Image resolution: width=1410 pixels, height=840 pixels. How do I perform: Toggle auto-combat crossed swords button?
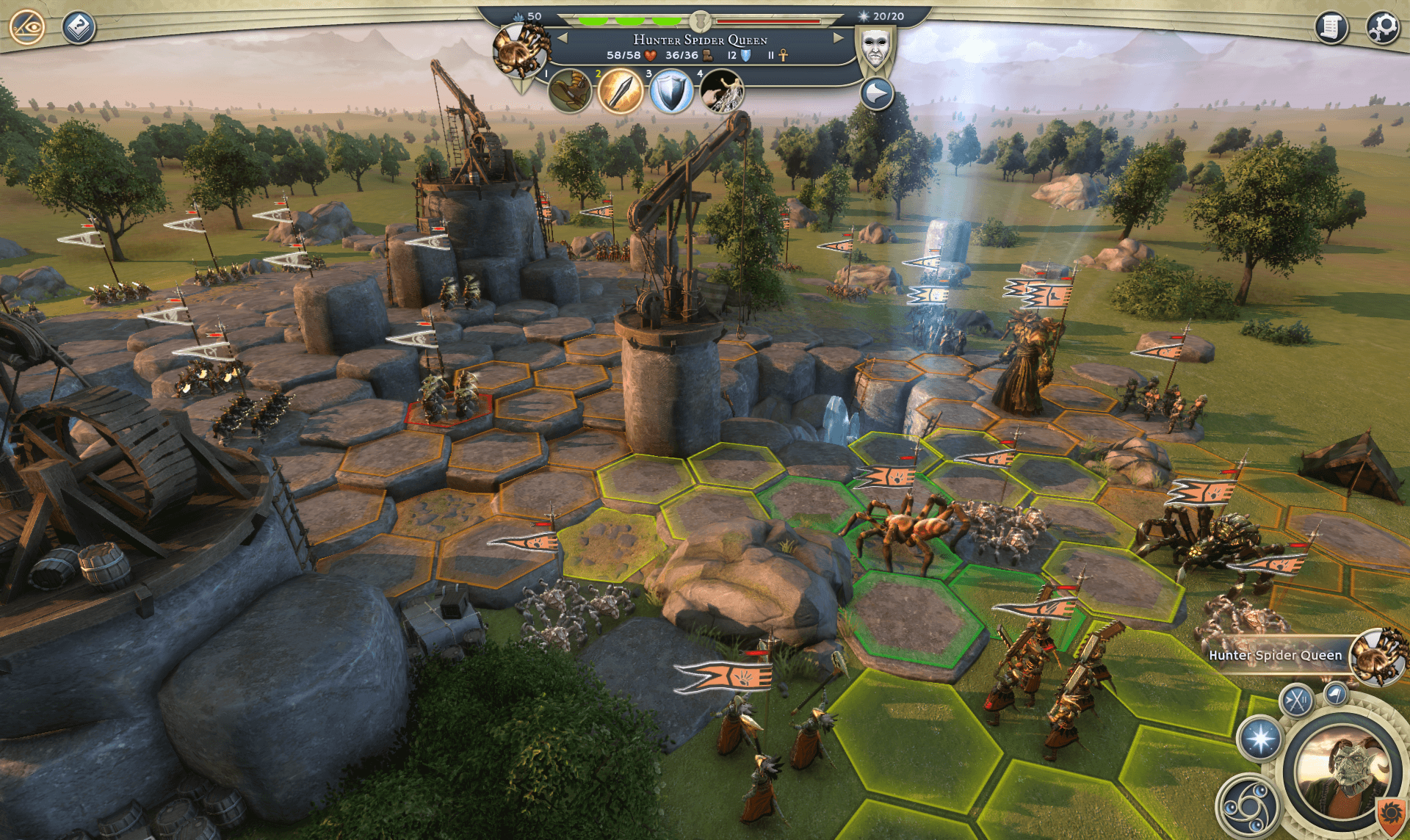tap(1297, 700)
